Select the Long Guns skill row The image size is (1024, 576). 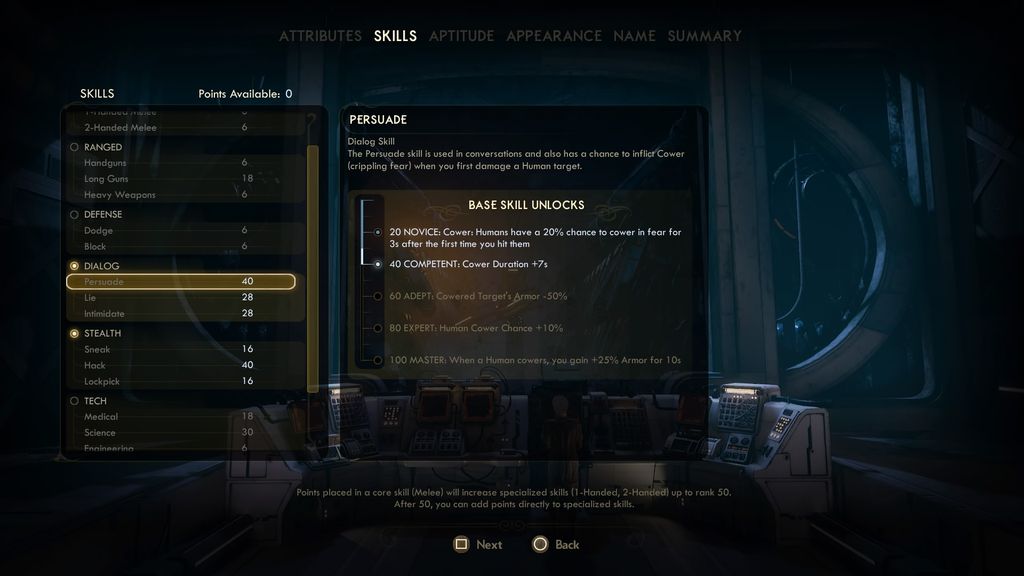(x=181, y=178)
